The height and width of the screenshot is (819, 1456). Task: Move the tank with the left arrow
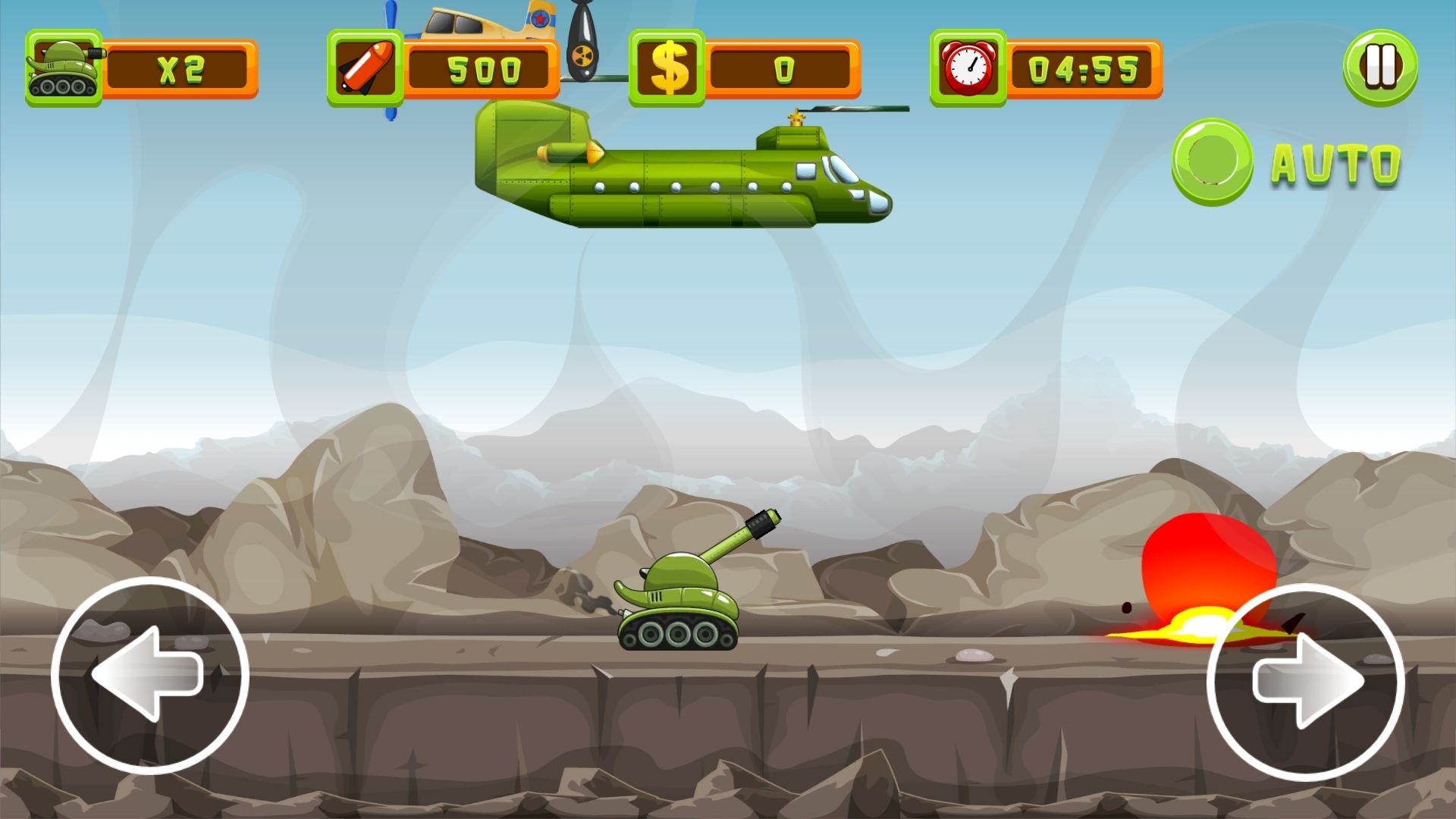[x=149, y=674]
